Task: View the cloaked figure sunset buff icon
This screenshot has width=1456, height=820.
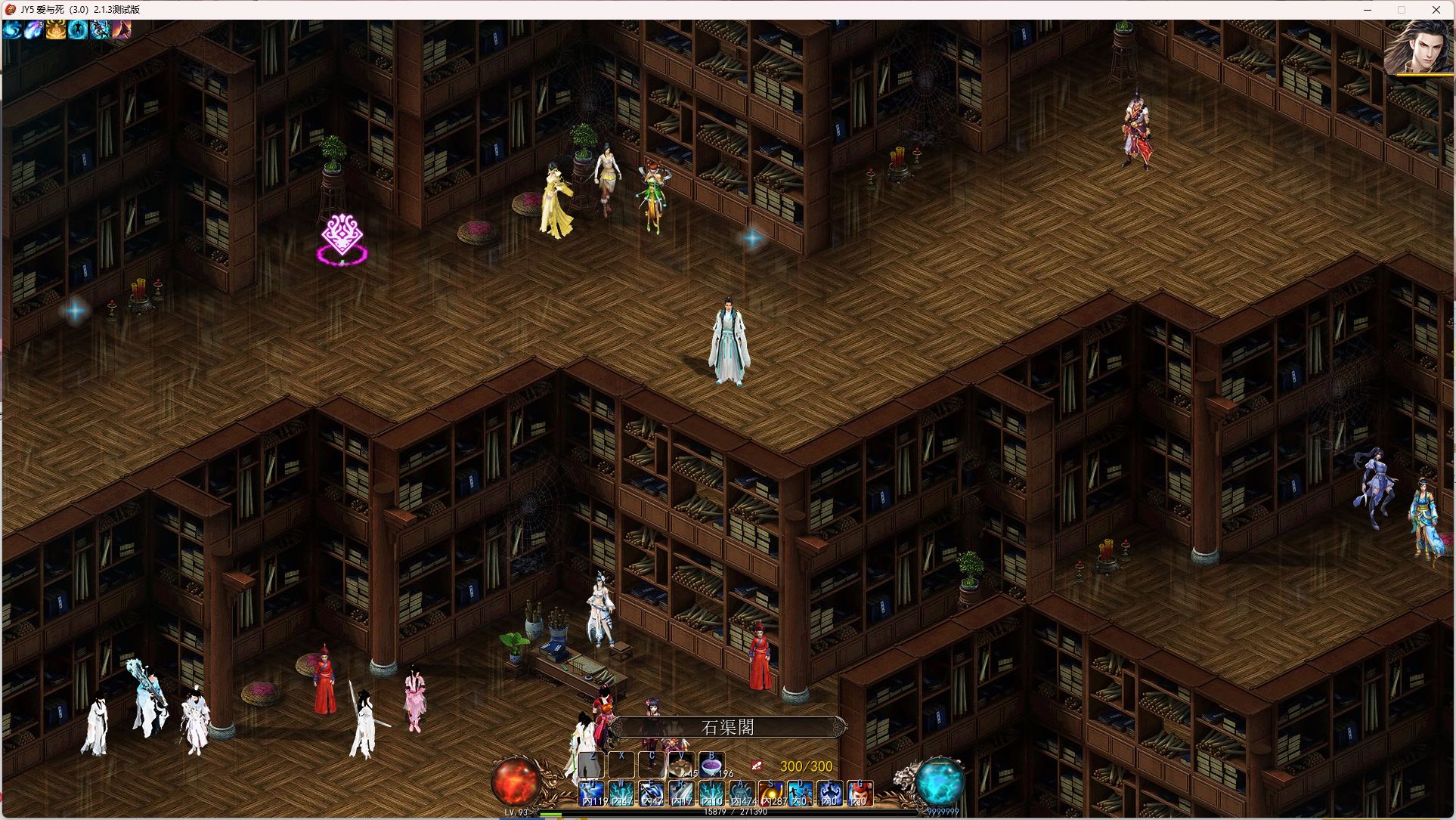Action: click(122, 29)
